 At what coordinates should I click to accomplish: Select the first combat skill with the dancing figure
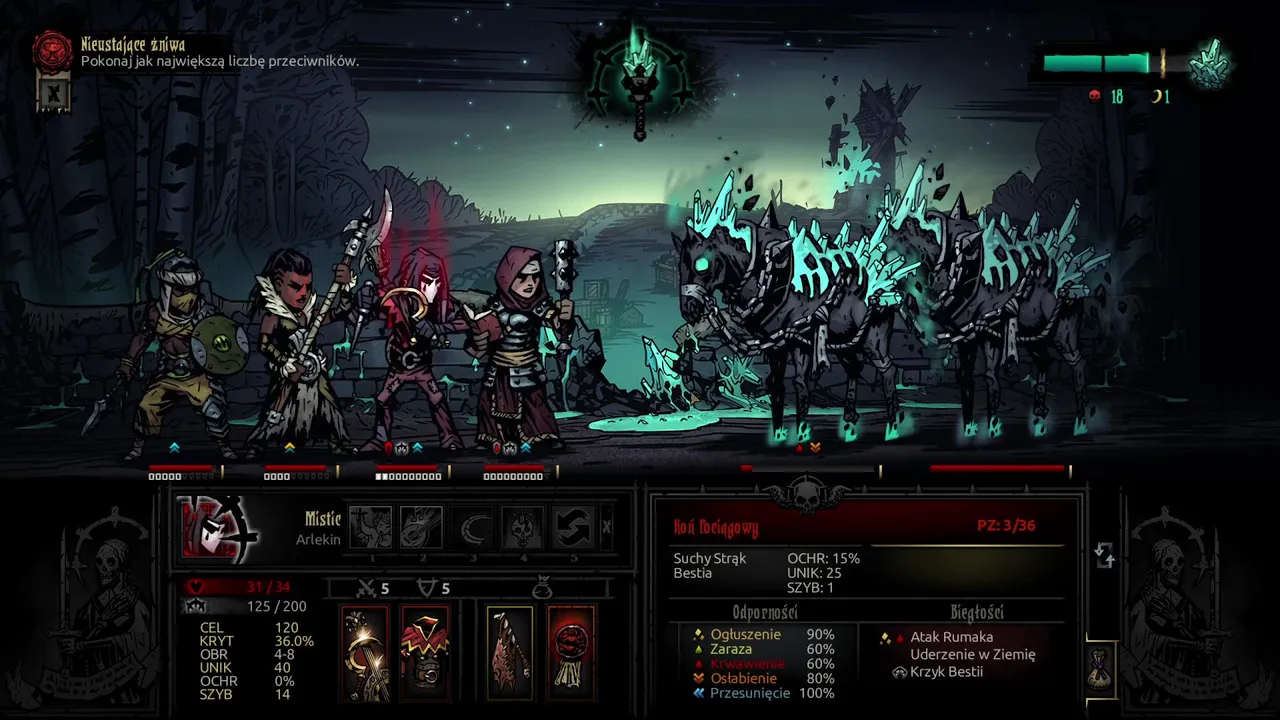click(370, 527)
